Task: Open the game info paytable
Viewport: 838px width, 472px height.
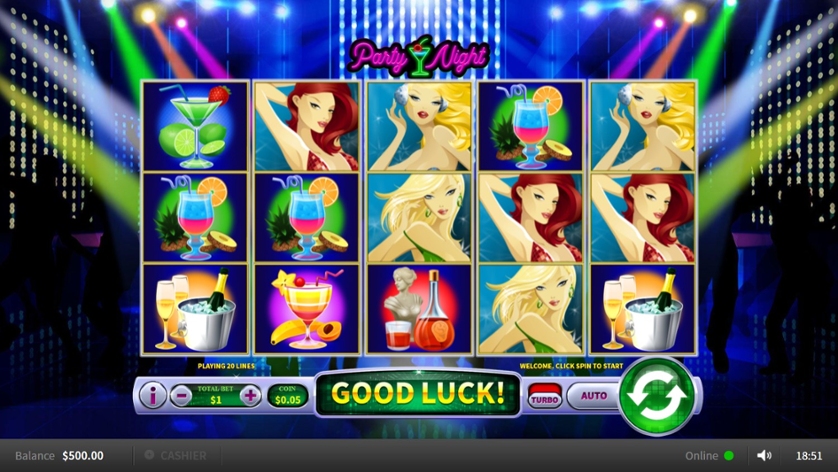Action: [153, 396]
